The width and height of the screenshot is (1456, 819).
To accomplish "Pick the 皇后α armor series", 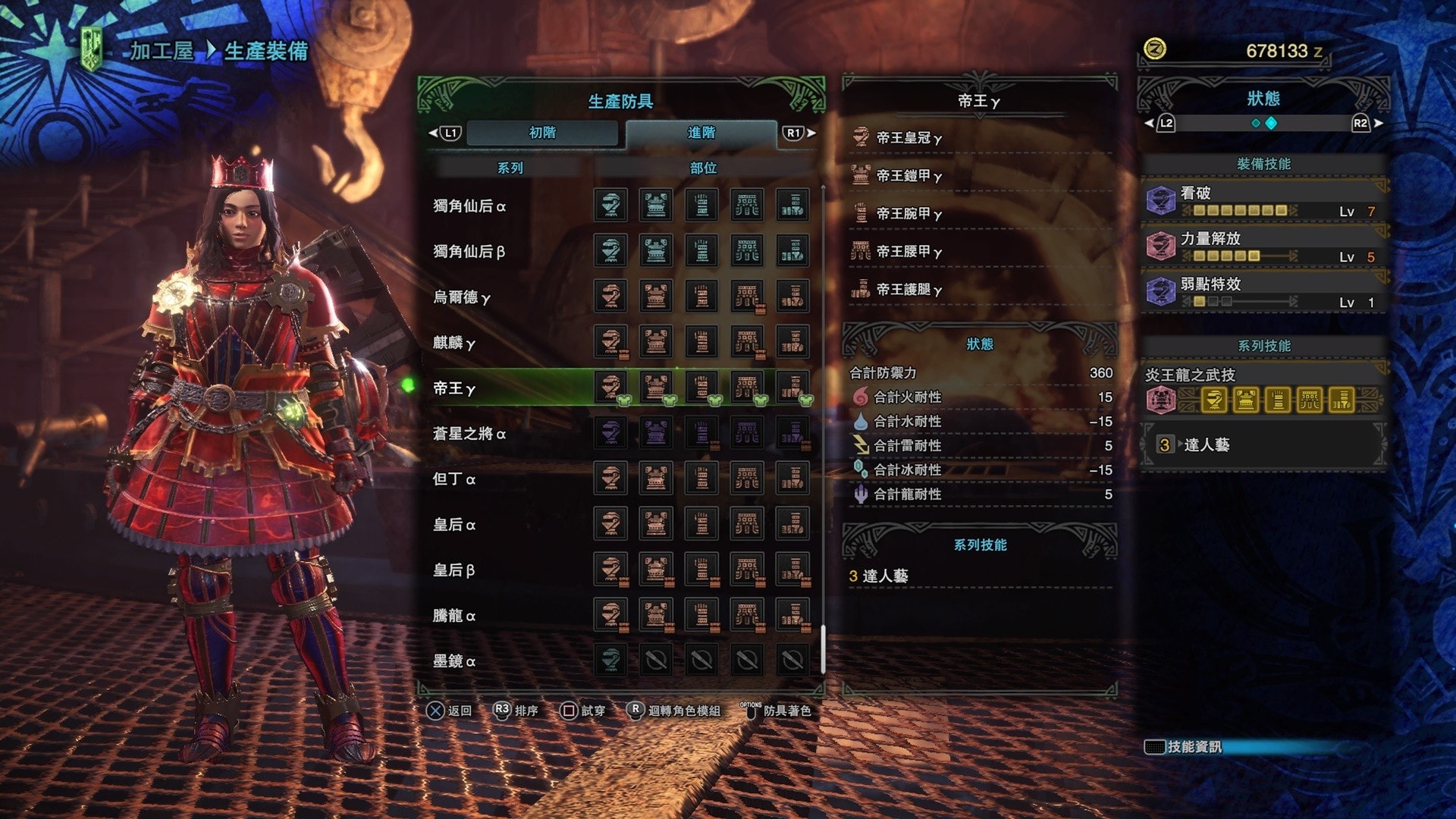I will tap(454, 525).
